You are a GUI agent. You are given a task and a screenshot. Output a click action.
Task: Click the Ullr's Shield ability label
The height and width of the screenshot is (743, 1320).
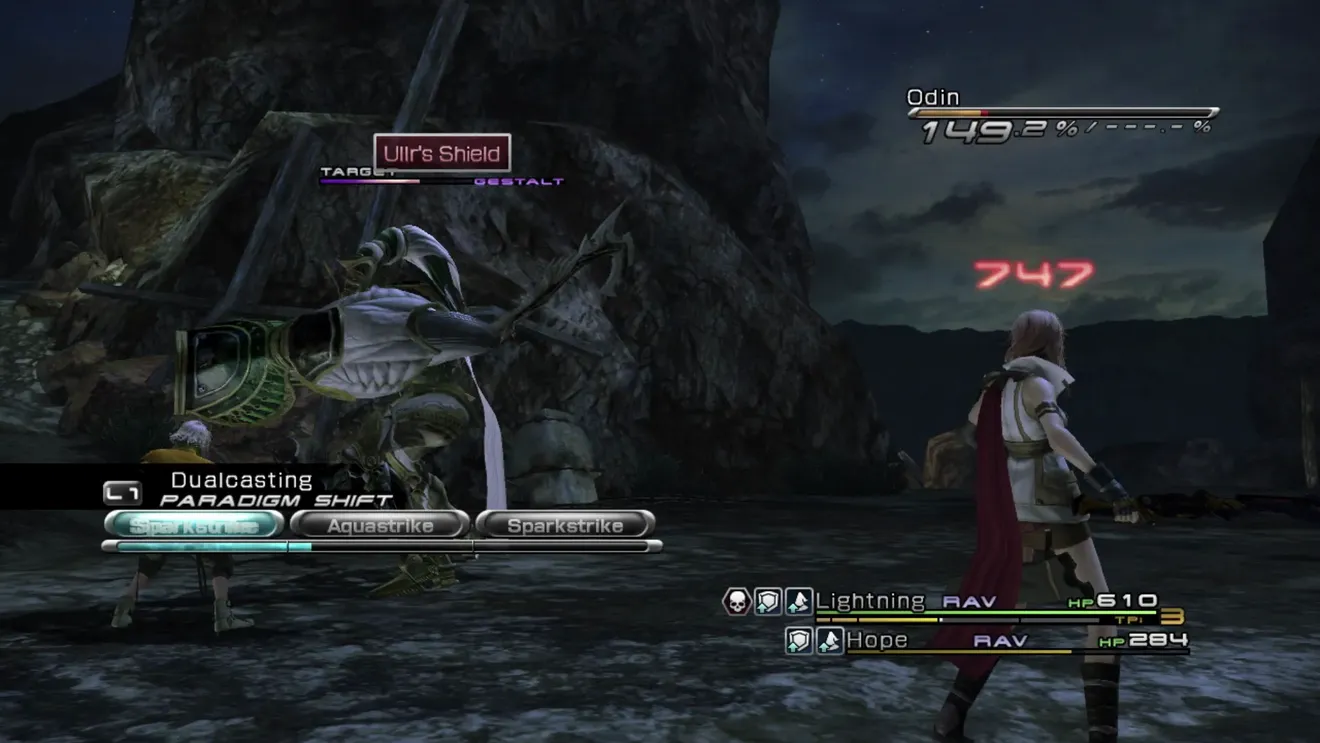tap(442, 154)
